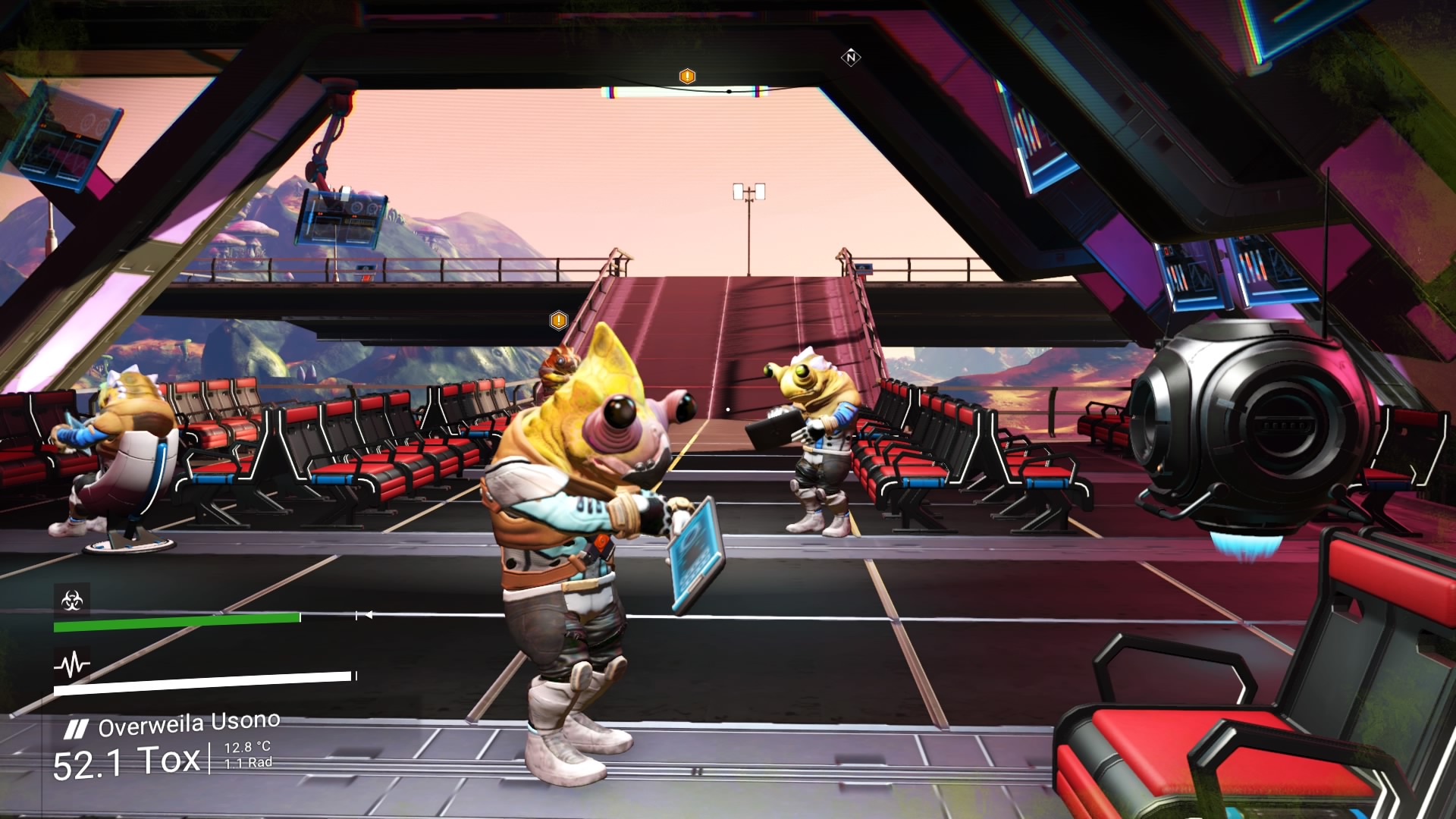The width and height of the screenshot is (1456, 819).
Task: Select the orange alert marker on the compass
Action: tap(687, 76)
